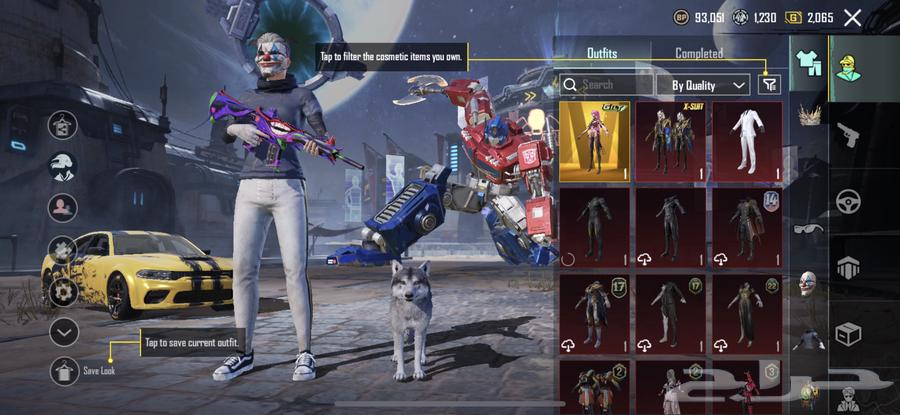This screenshot has width=900, height=415.
Task: Switch to the Outfits tab
Action: click(x=602, y=53)
